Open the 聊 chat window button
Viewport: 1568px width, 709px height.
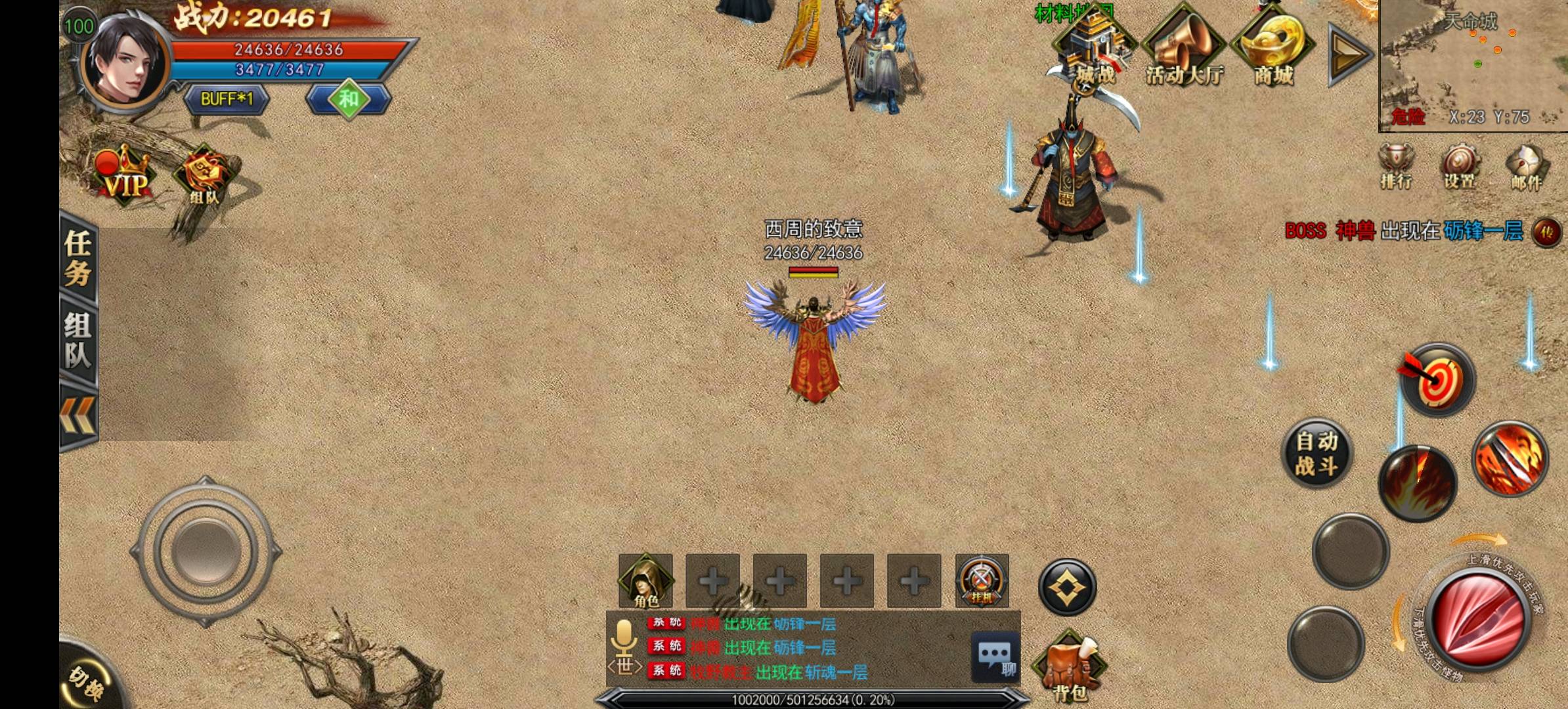(x=995, y=657)
